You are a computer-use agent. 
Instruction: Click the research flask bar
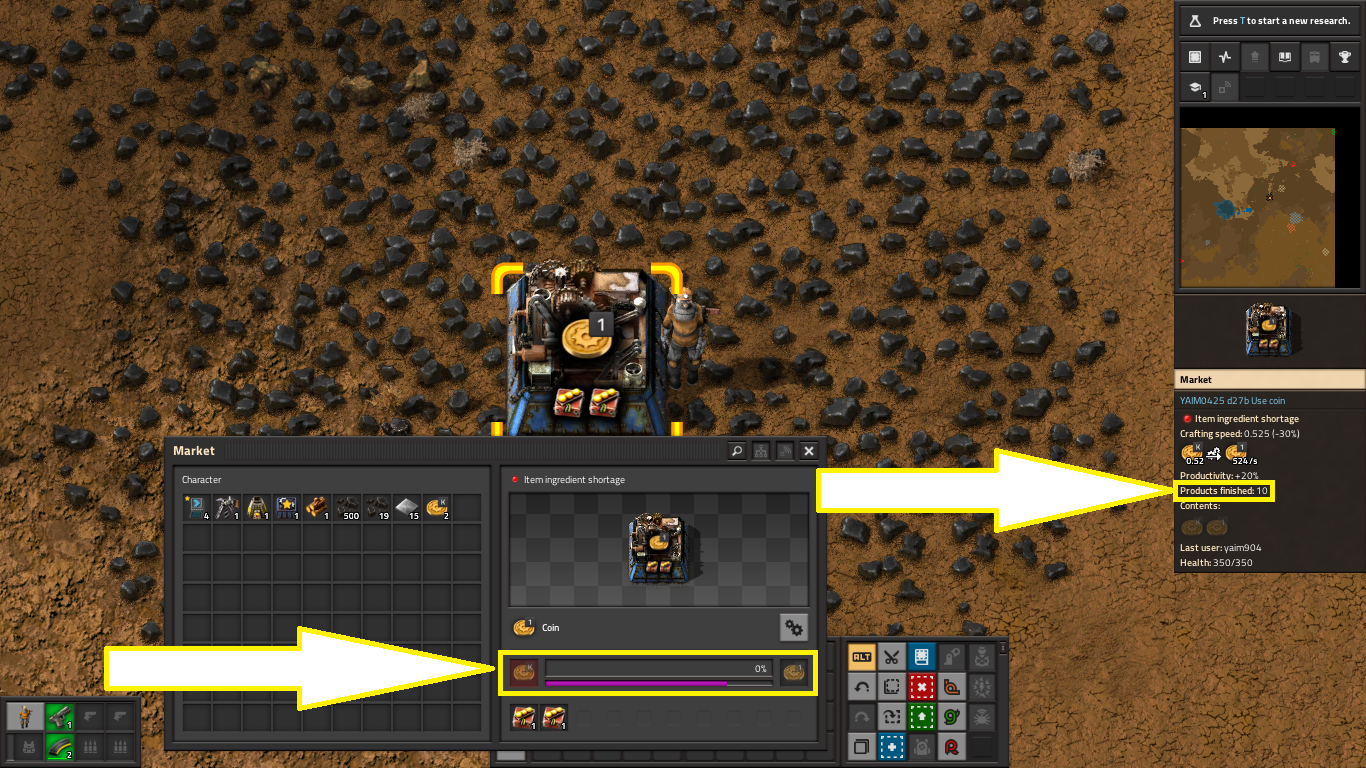[1270, 20]
